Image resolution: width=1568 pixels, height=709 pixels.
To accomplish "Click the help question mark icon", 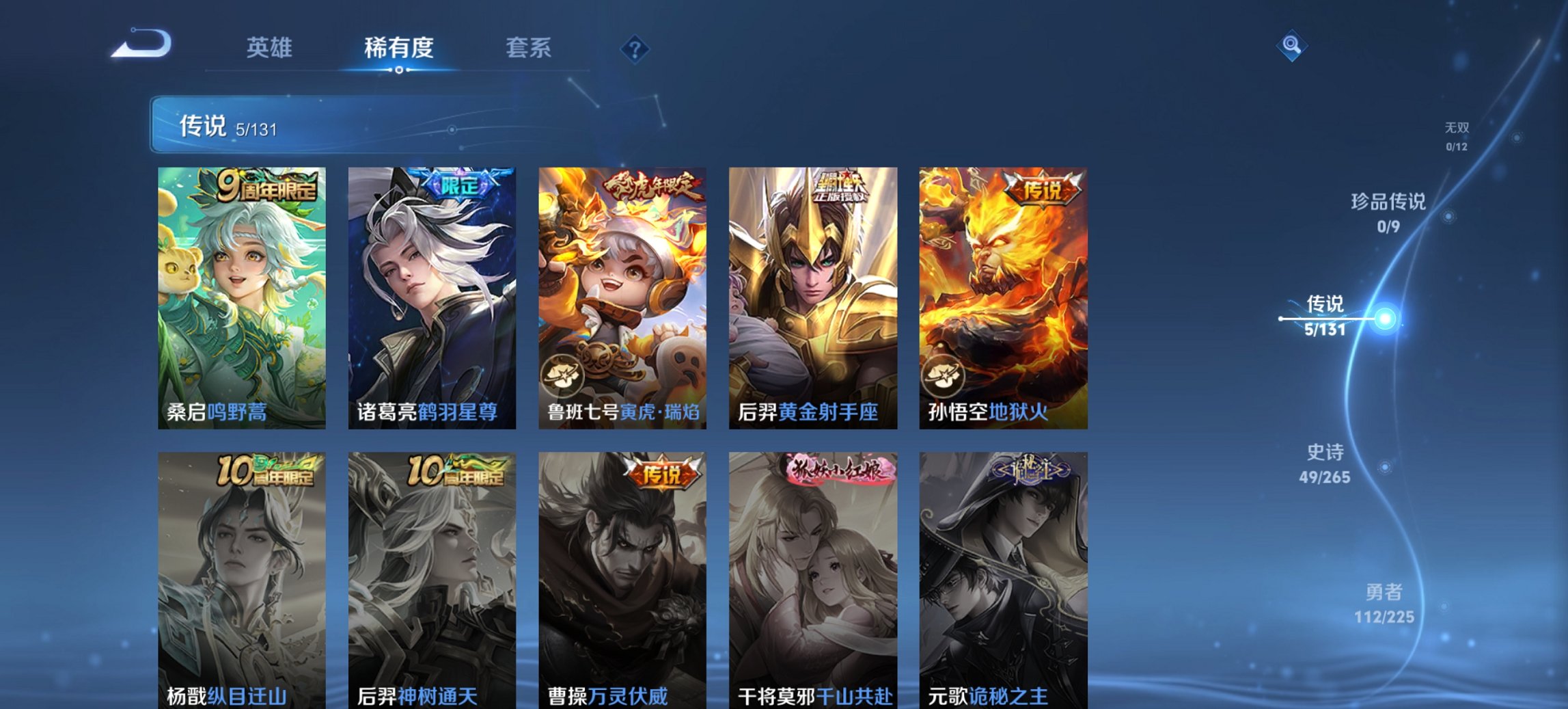I will [634, 48].
